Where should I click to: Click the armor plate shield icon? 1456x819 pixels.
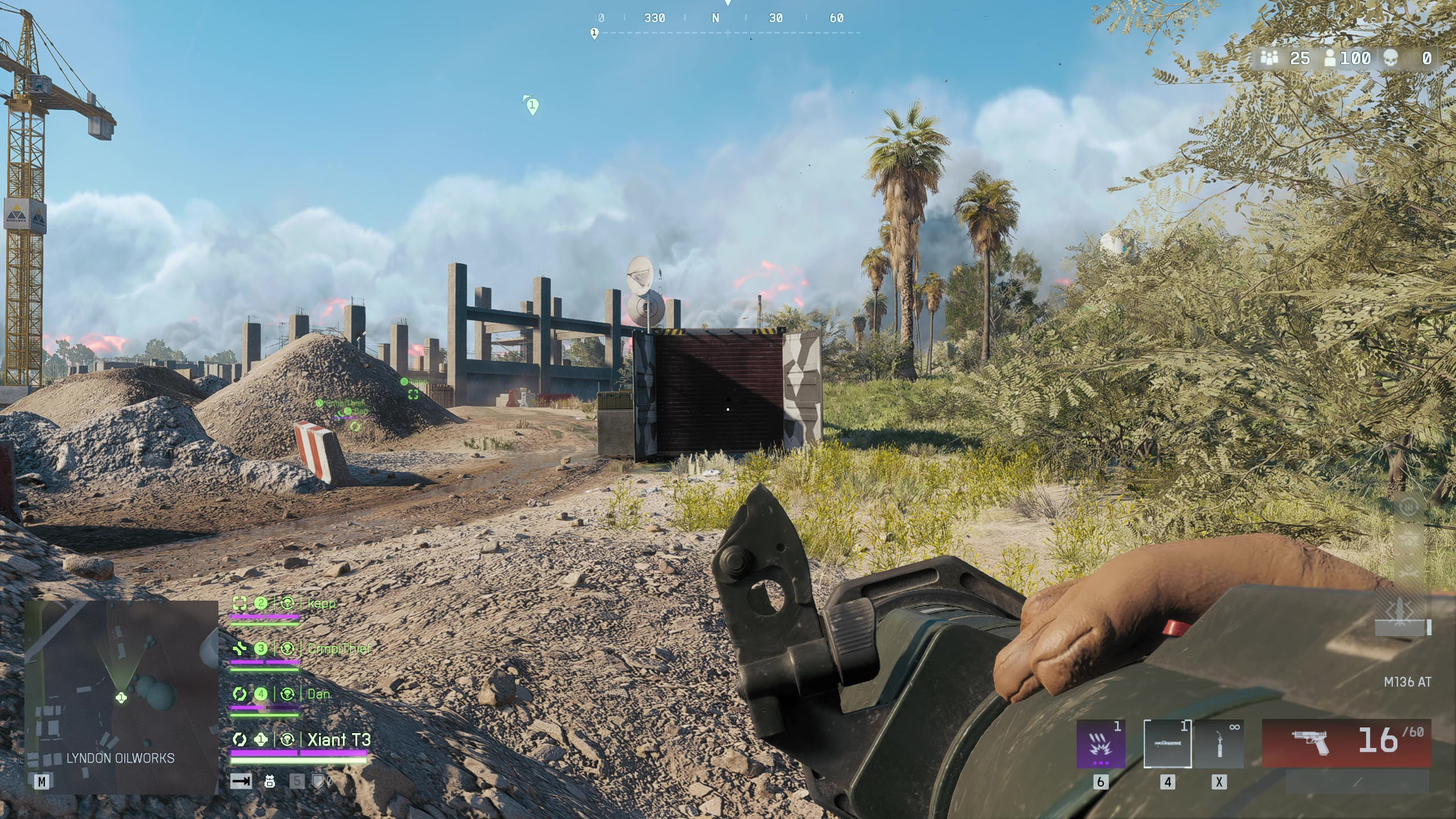click(317, 781)
